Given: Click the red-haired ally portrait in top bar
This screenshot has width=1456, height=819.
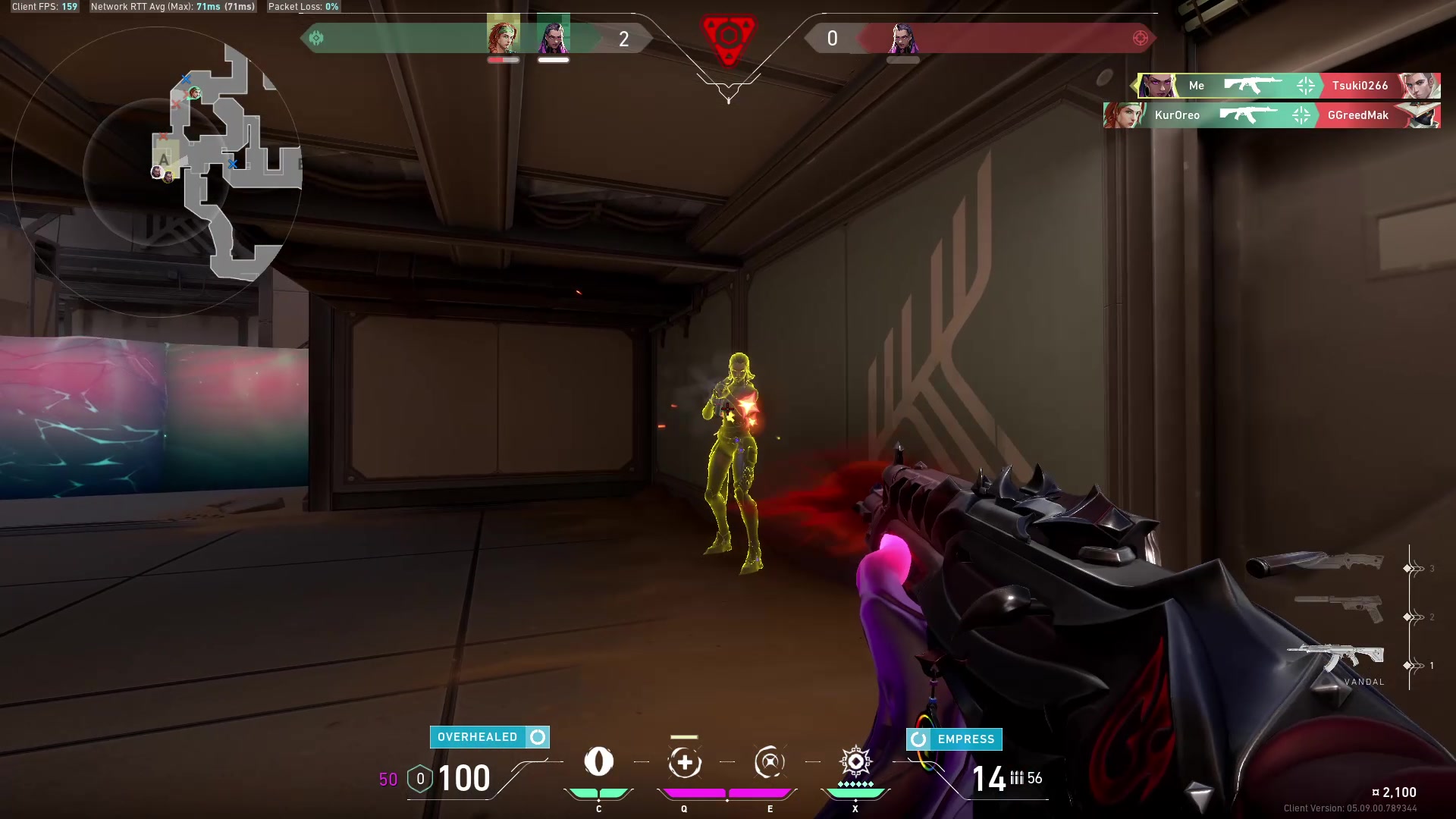Looking at the screenshot, I should [x=503, y=36].
